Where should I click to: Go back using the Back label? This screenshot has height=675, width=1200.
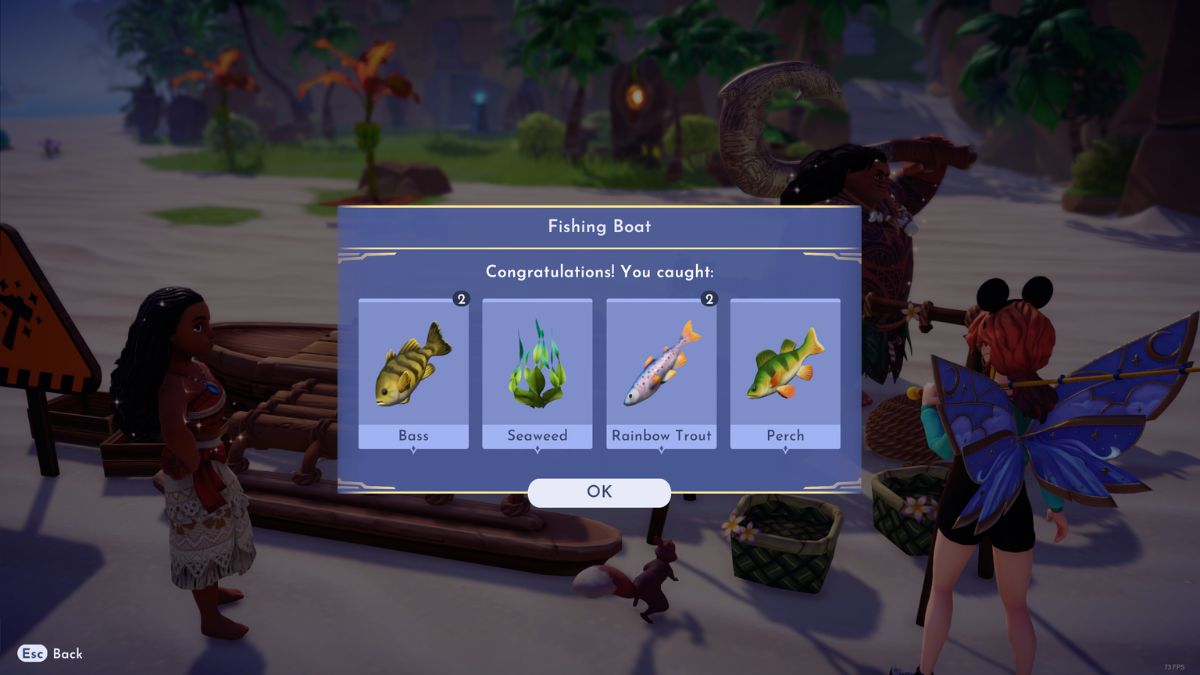(x=67, y=653)
